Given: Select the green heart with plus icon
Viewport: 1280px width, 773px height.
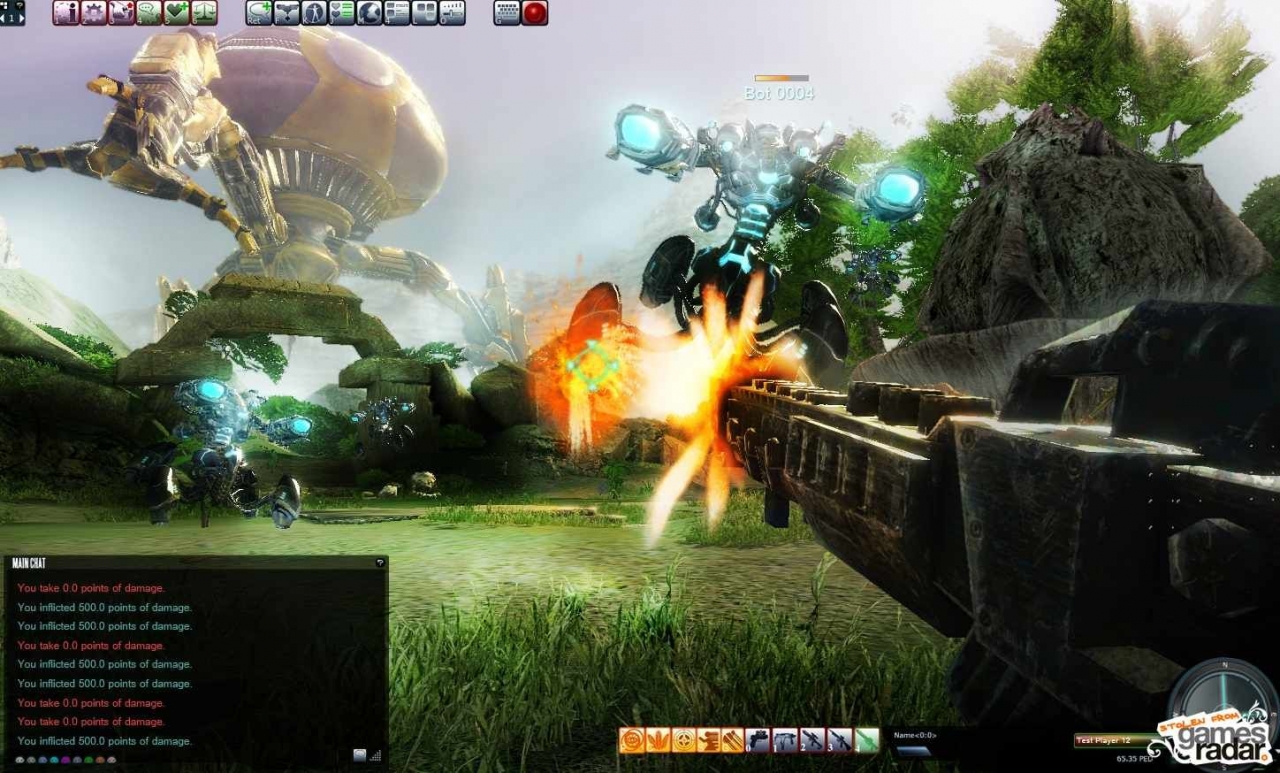Looking at the screenshot, I should [x=177, y=13].
